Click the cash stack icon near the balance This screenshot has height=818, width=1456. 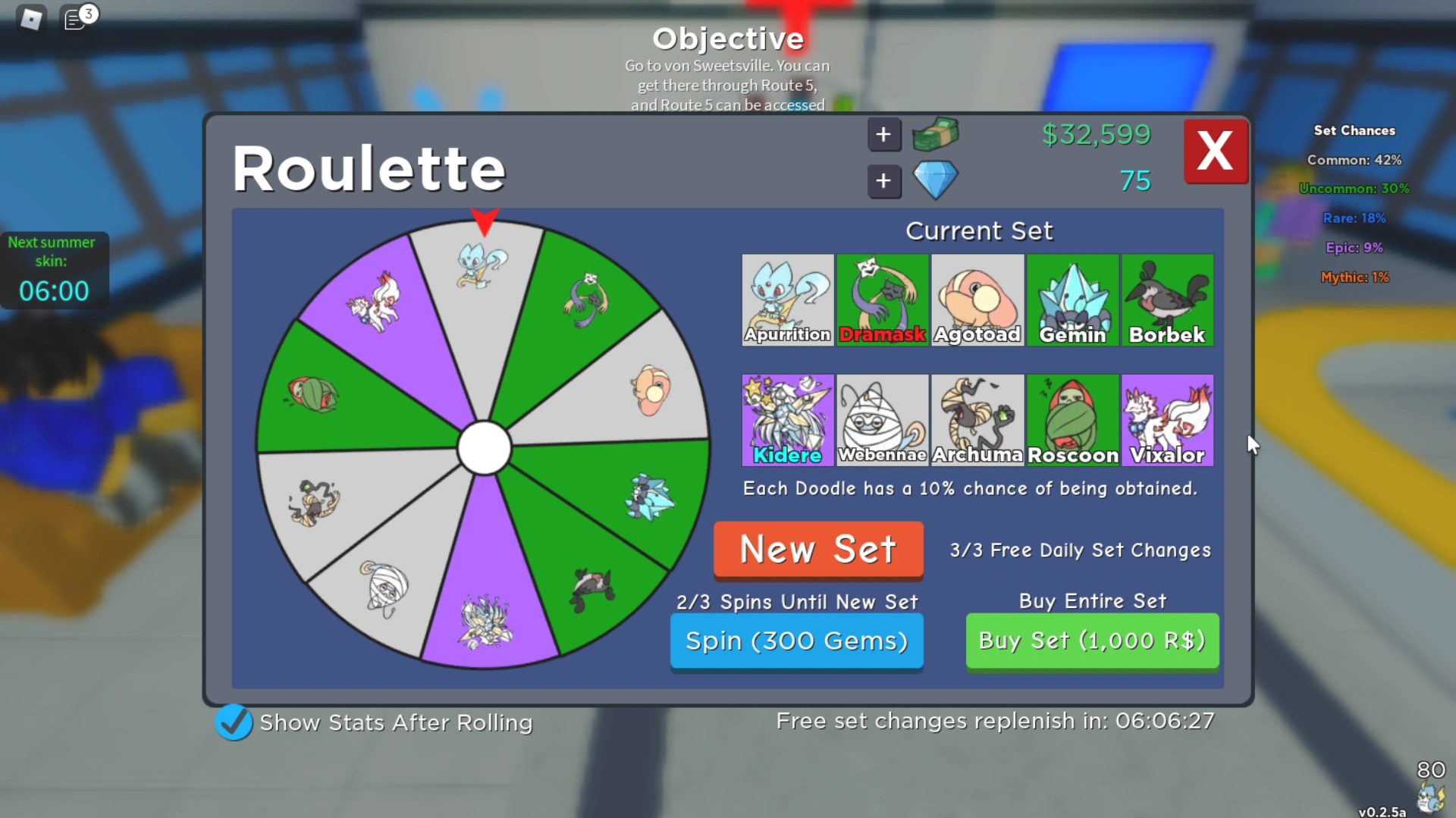point(934,134)
